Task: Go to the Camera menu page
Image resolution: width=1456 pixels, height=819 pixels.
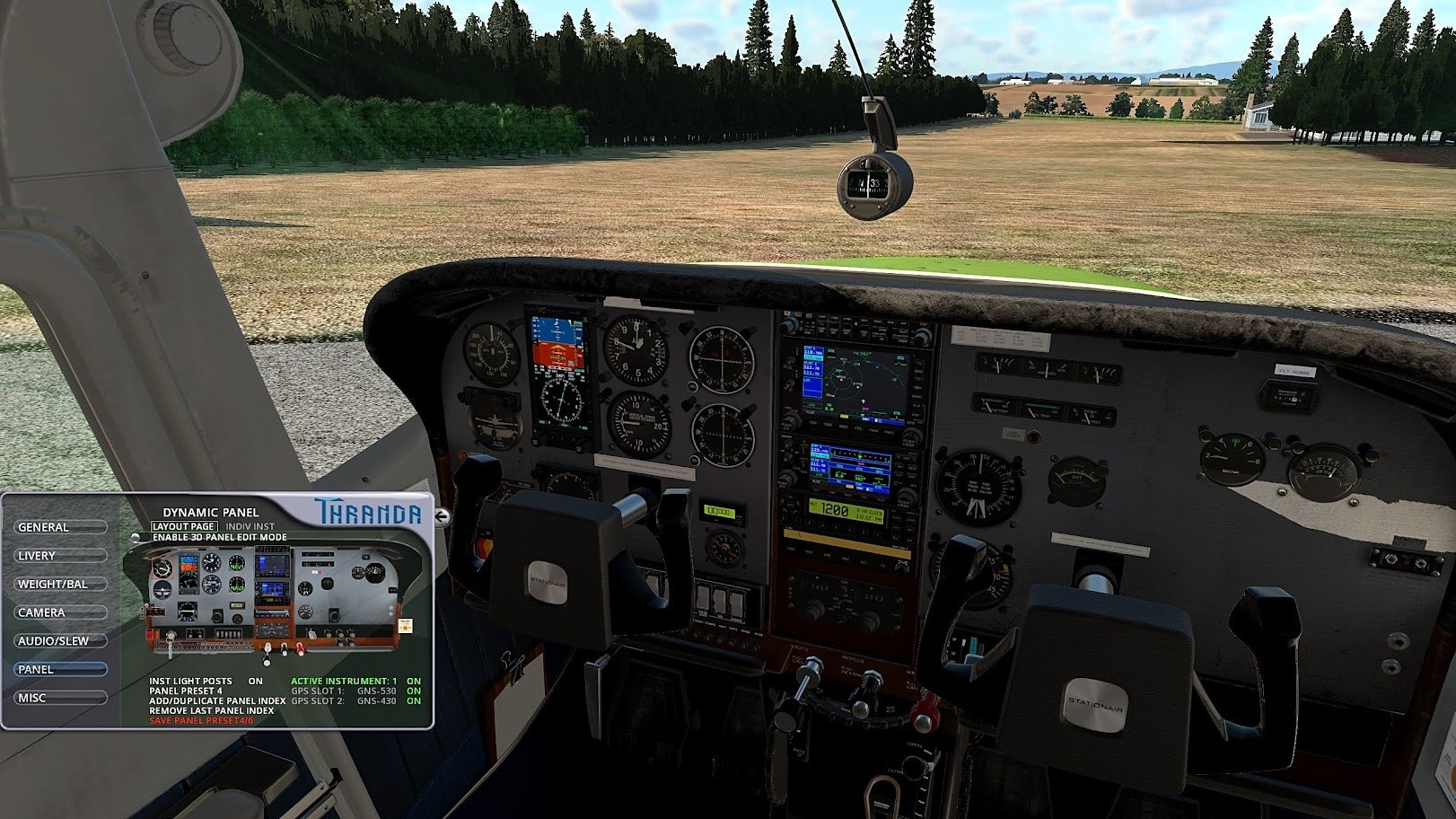Action: 61,612
